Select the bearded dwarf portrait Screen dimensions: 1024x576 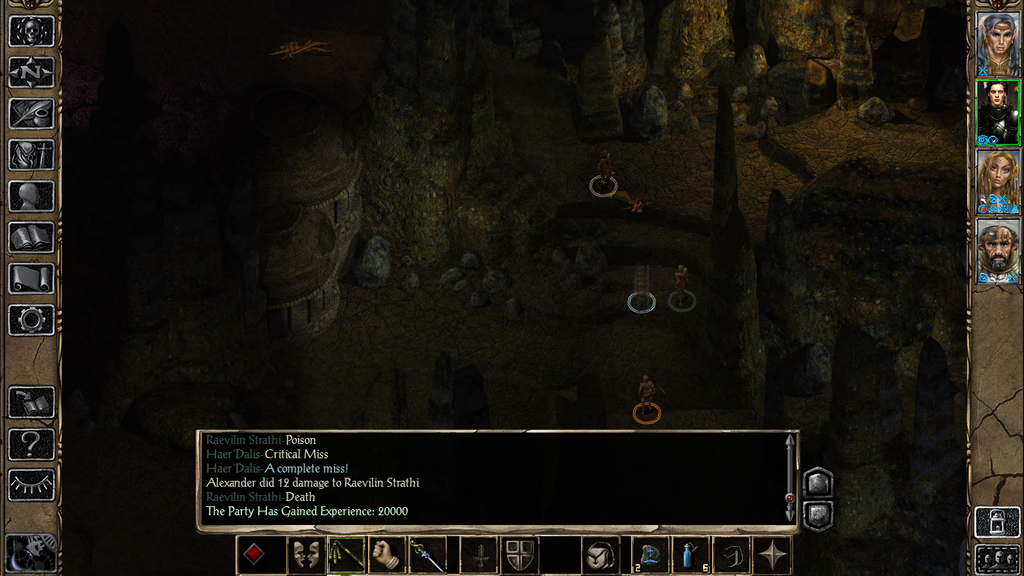tap(997, 251)
